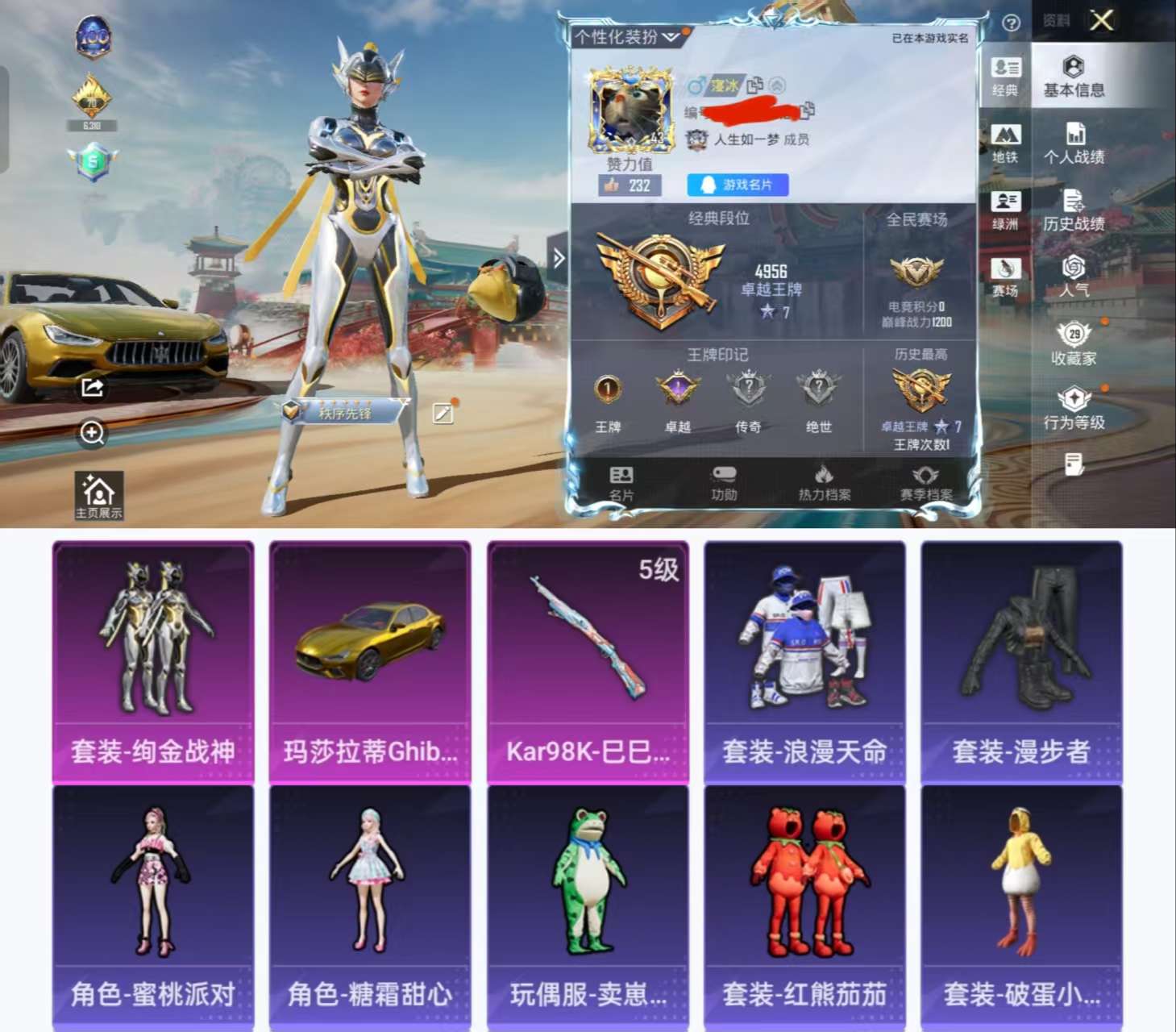This screenshot has width=1176, height=1032.
Task: Select the 赛场 mode tab
Action: [1006, 267]
